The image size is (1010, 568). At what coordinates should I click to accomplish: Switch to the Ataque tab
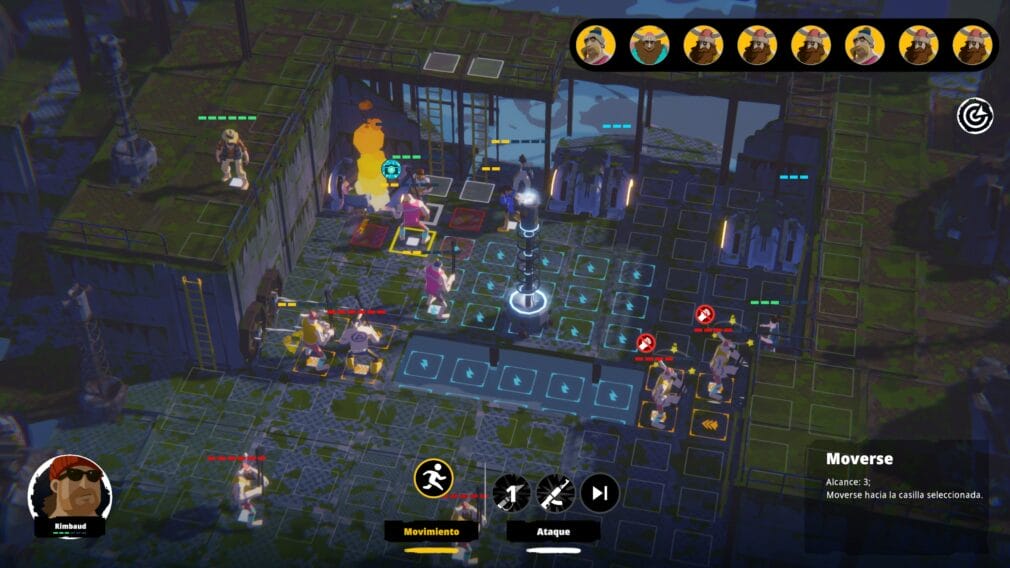(552, 531)
